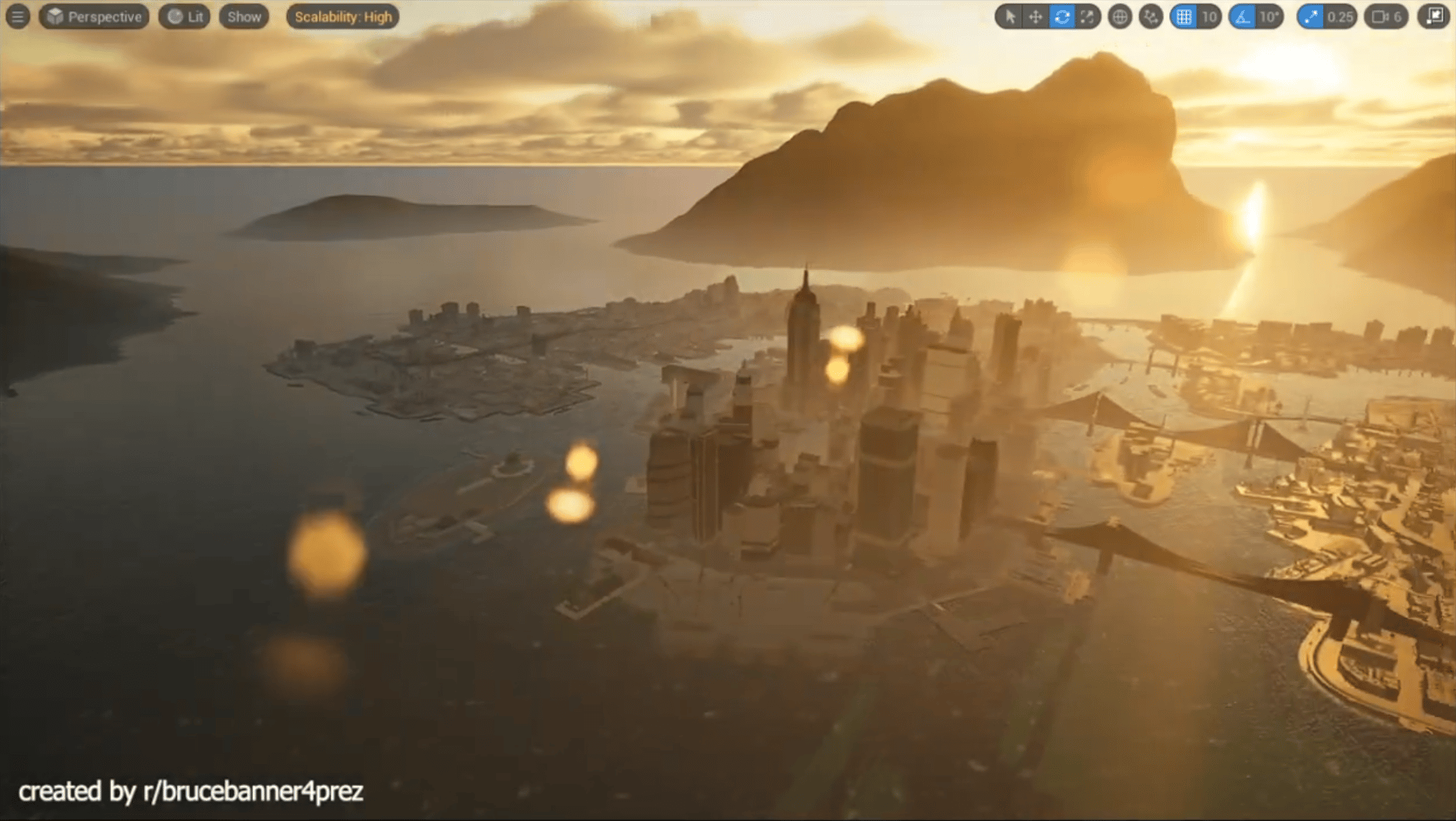Click the maximize viewport icon
The width and height of the screenshot is (1456, 821).
pyautogui.click(x=1435, y=16)
